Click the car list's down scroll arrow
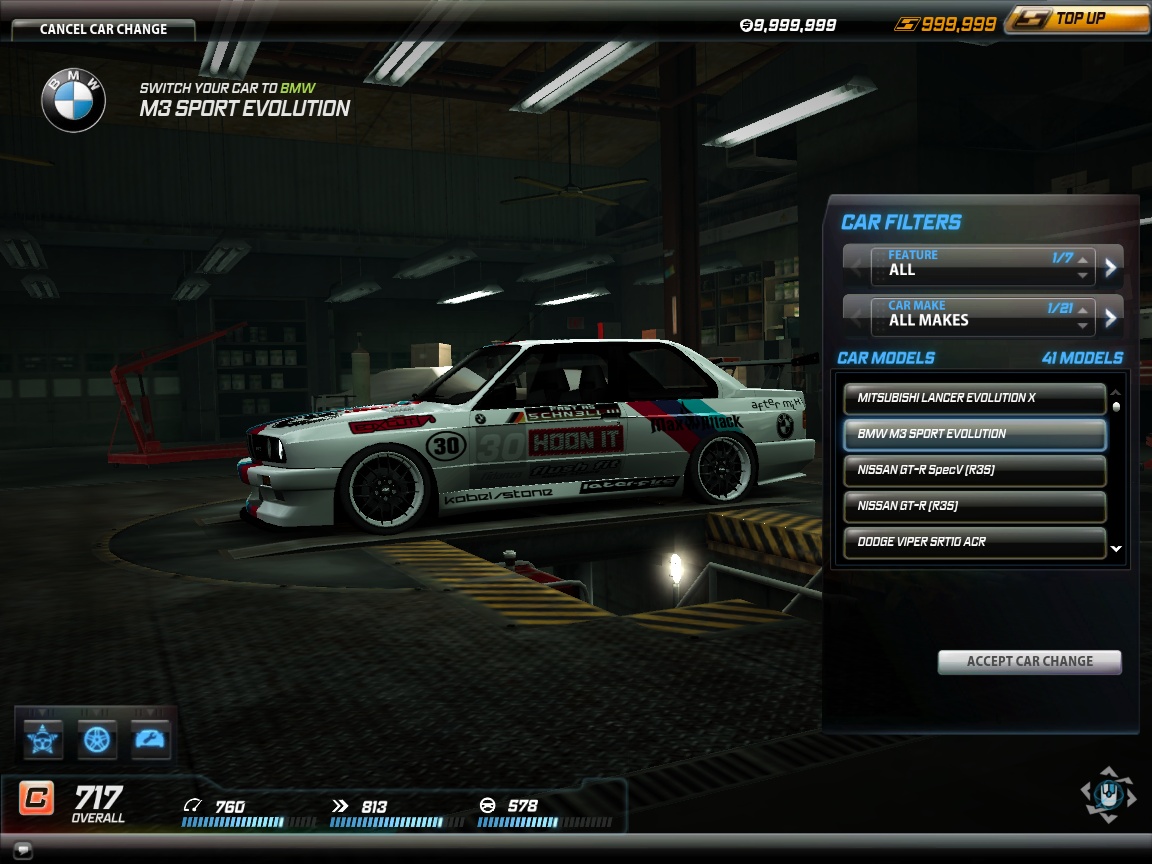This screenshot has width=1152, height=864. [x=1116, y=549]
